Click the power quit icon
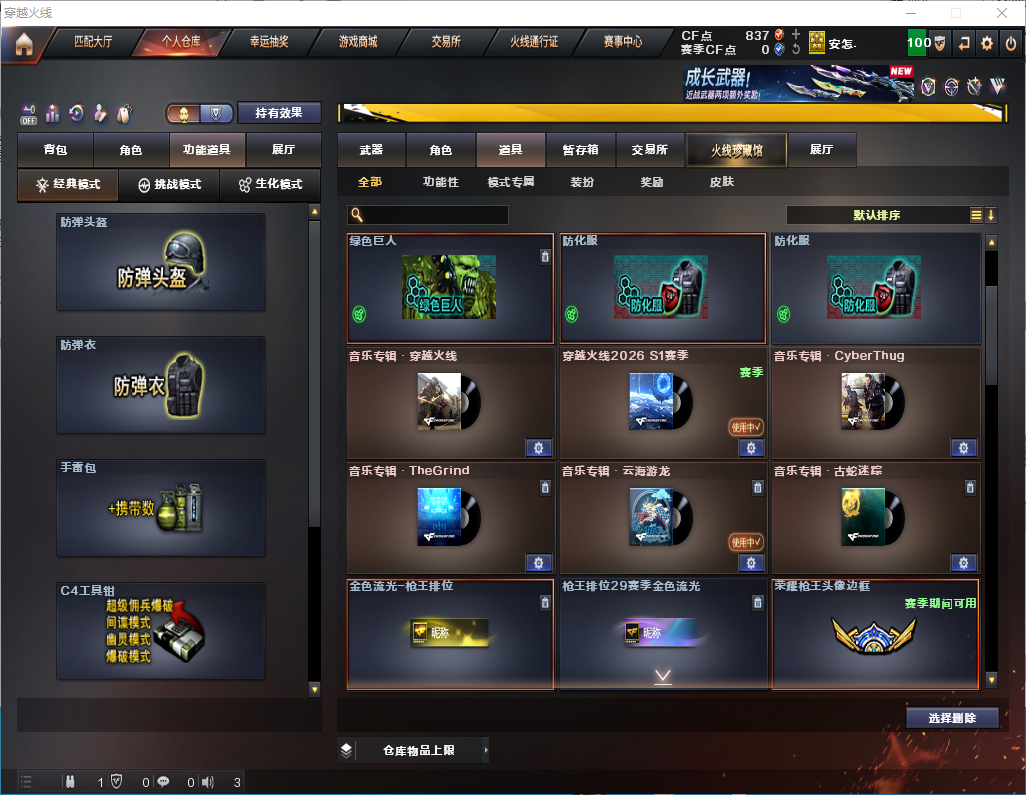The height and width of the screenshot is (795, 1026). point(1011,43)
